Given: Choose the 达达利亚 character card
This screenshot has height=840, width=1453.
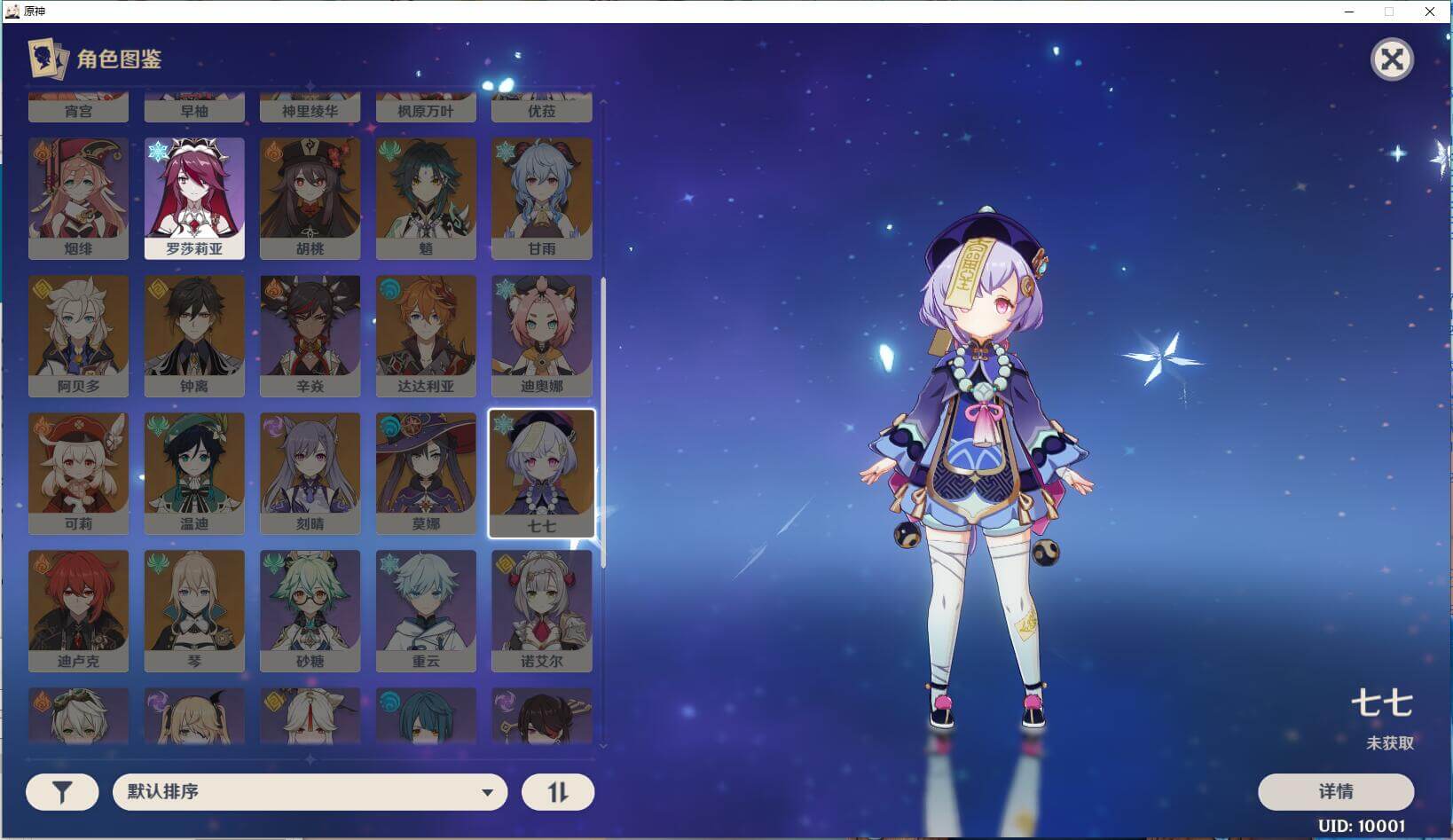Looking at the screenshot, I should tap(426, 334).
